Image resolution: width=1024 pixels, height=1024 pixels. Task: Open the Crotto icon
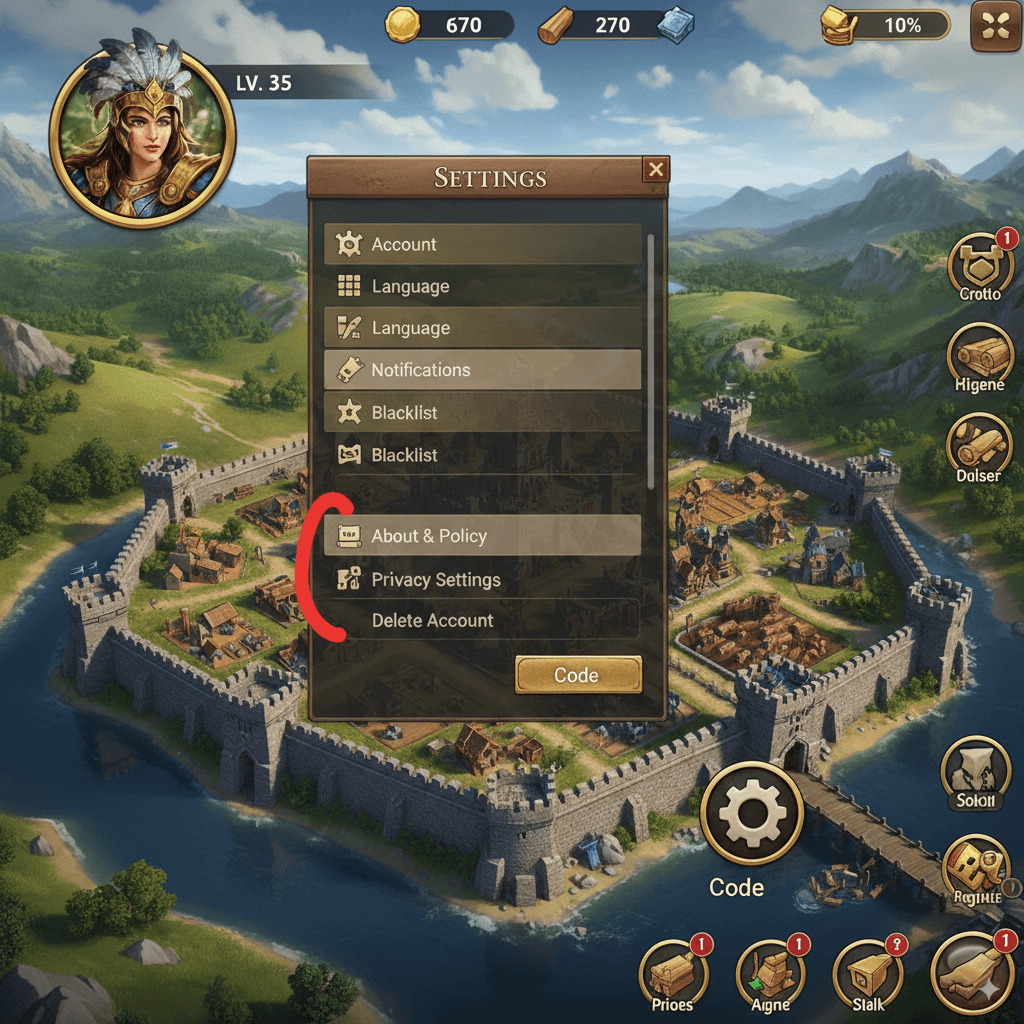coord(980,264)
